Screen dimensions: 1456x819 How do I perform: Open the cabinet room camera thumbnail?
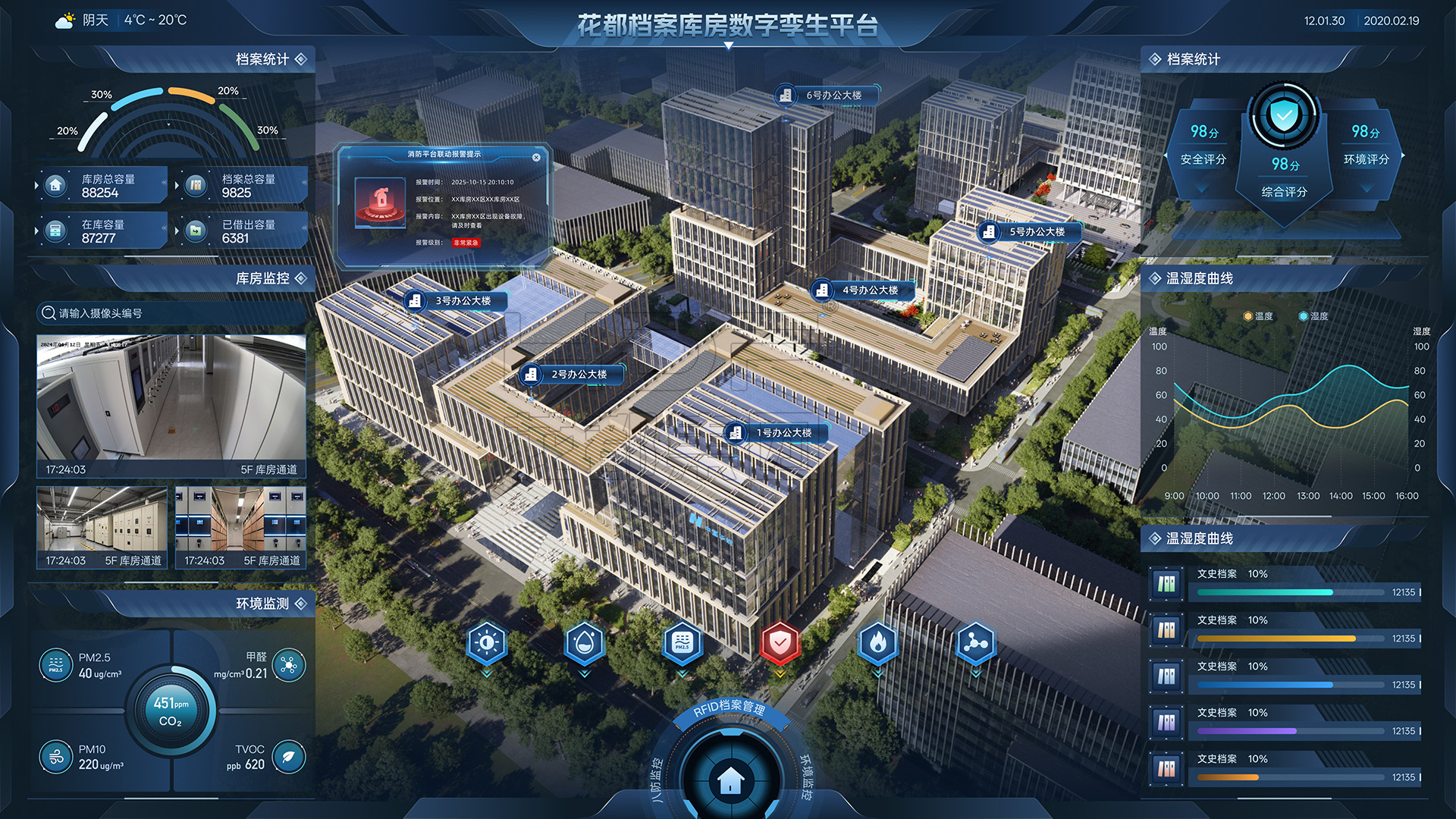102,527
